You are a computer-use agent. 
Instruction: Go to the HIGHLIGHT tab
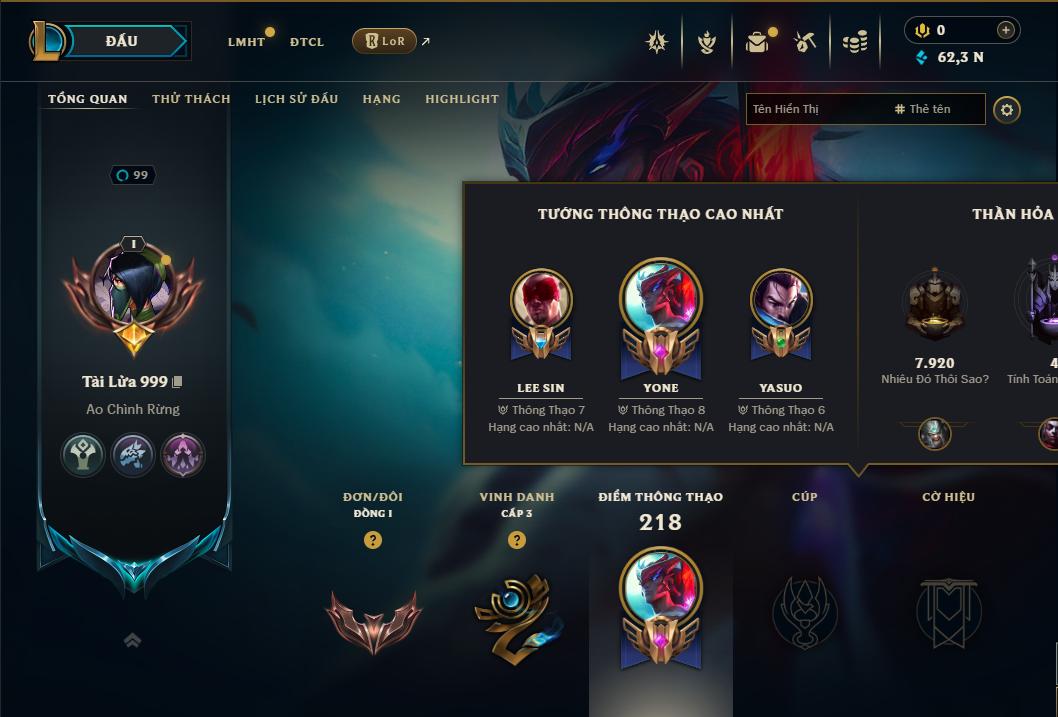point(461,99)
